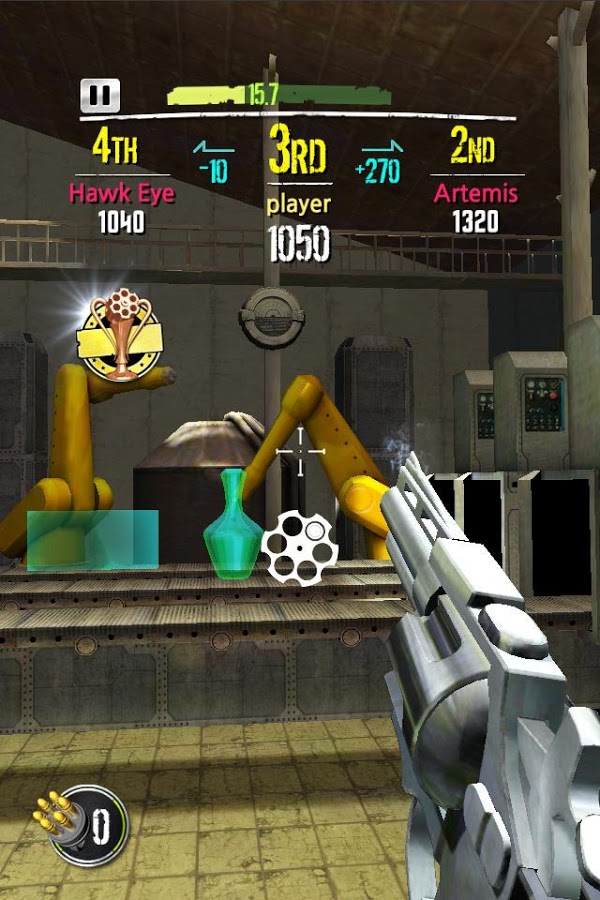
Task: Activate the gatling gun bullets power-up
Action: point(82,826)
